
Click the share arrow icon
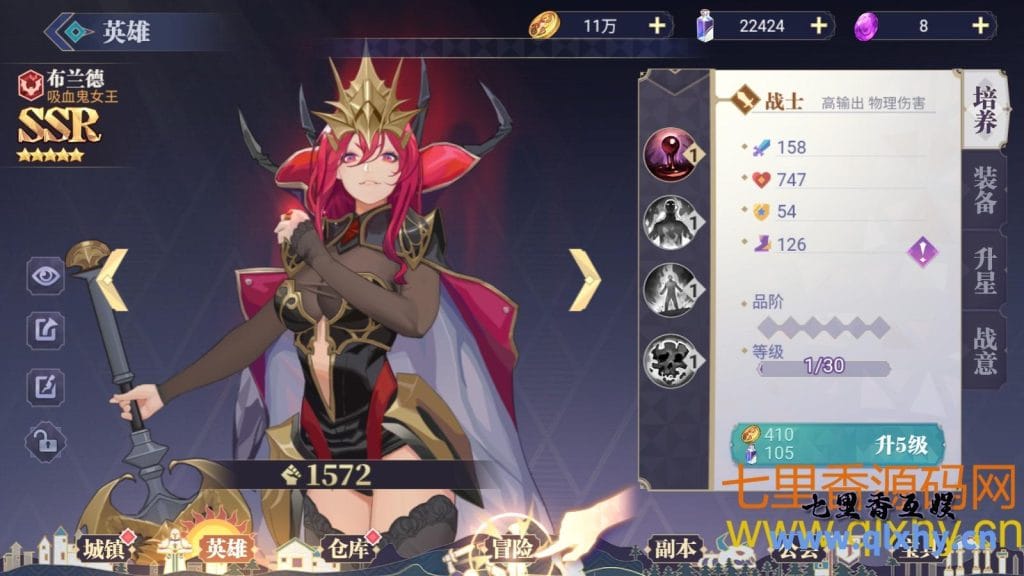pos(45,329)
